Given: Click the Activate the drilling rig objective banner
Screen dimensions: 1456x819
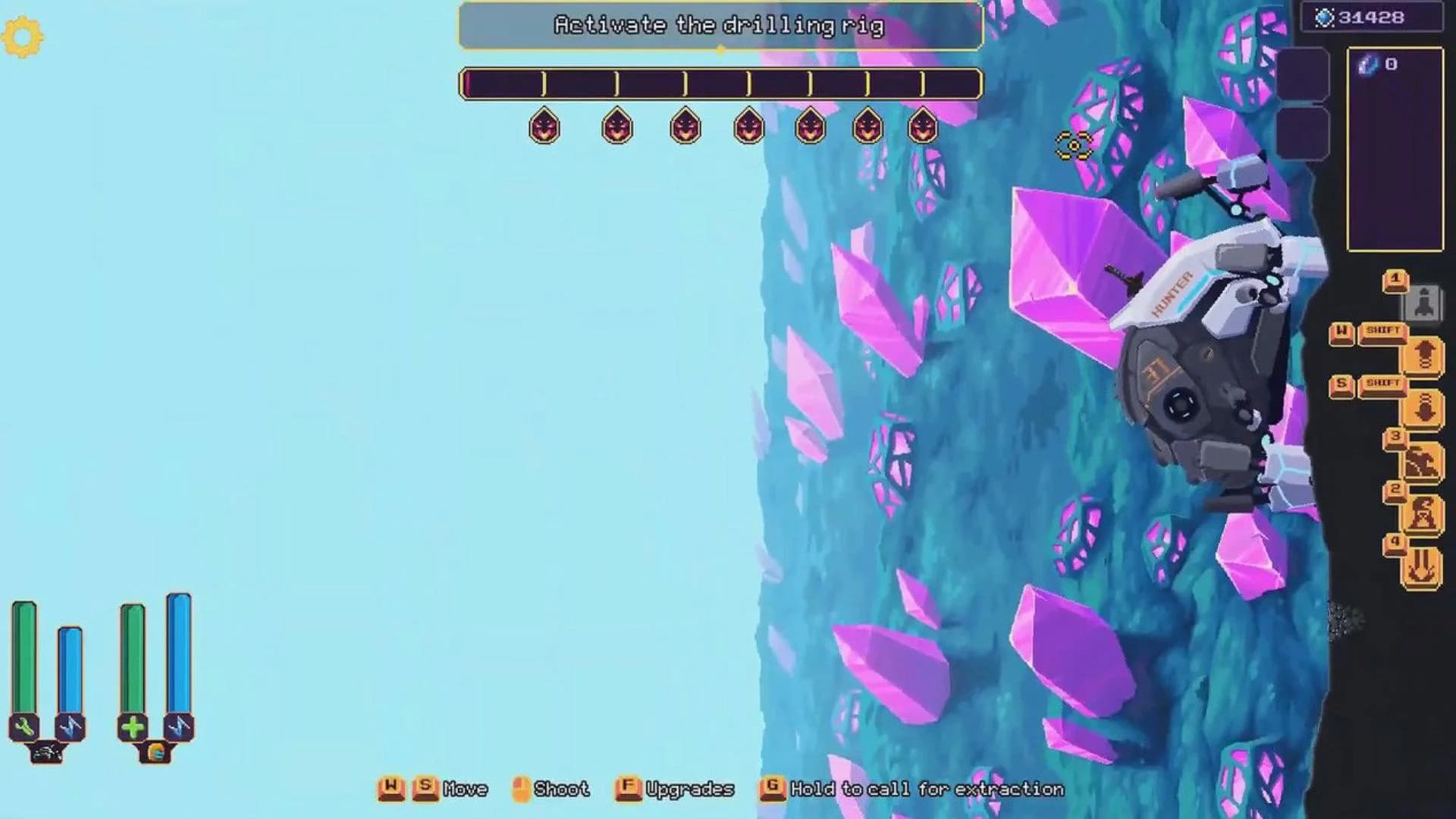Looking at the screenshot, I should pyautogui.click(x=719, y=25).
